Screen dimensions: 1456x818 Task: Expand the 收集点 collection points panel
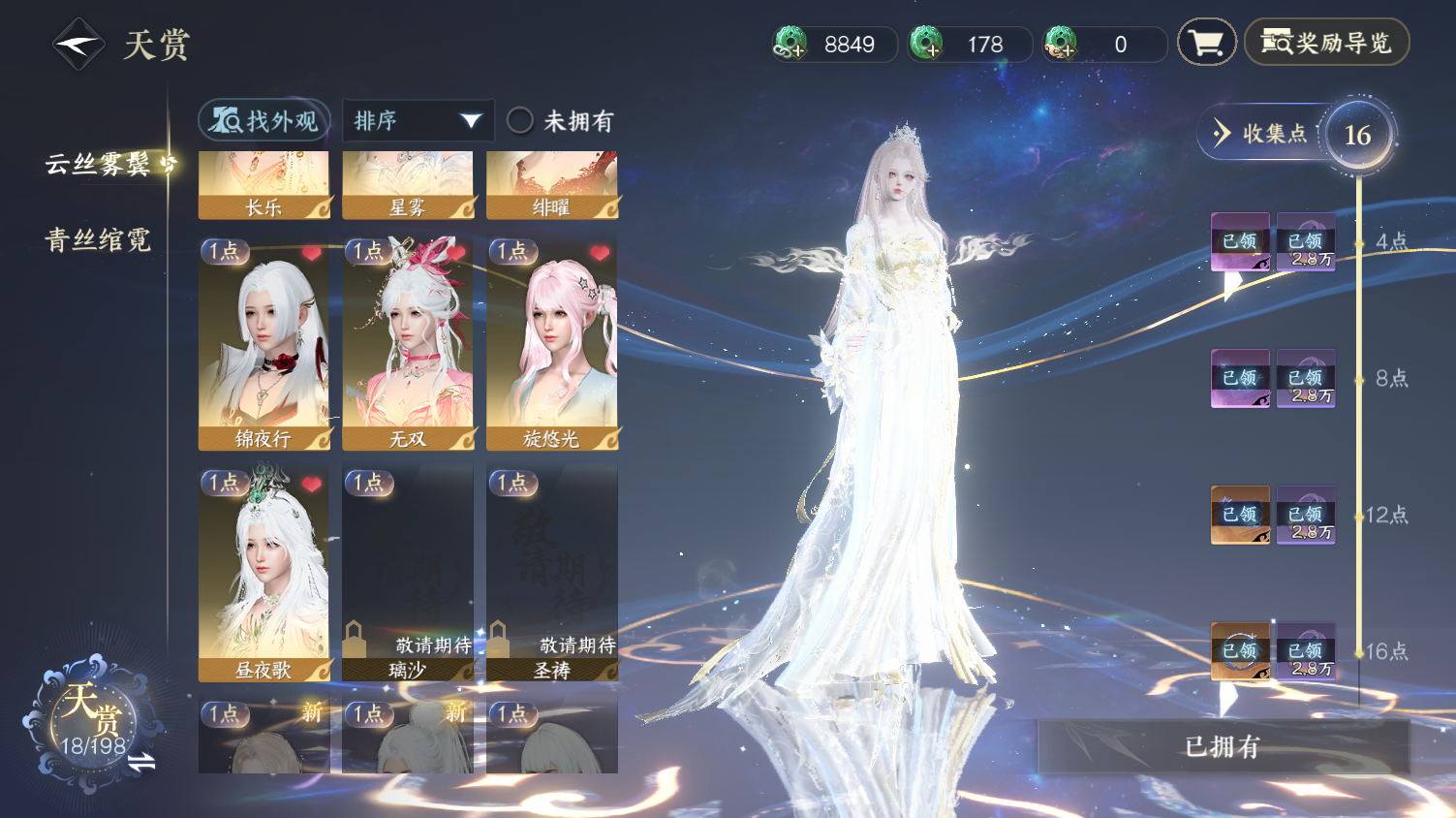tap(1259, 134)
